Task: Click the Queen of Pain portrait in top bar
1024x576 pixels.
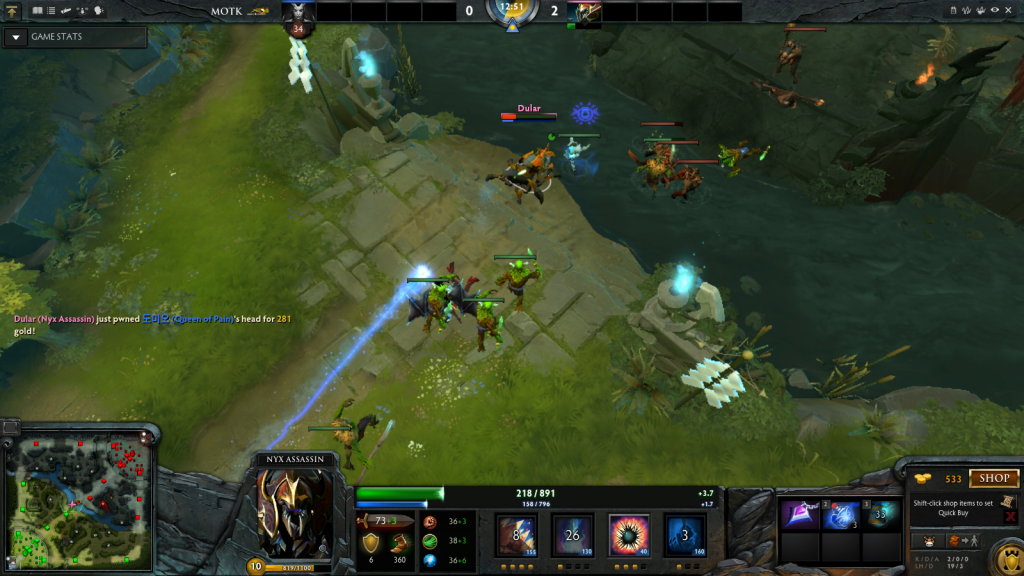Action: pos(298,12)
